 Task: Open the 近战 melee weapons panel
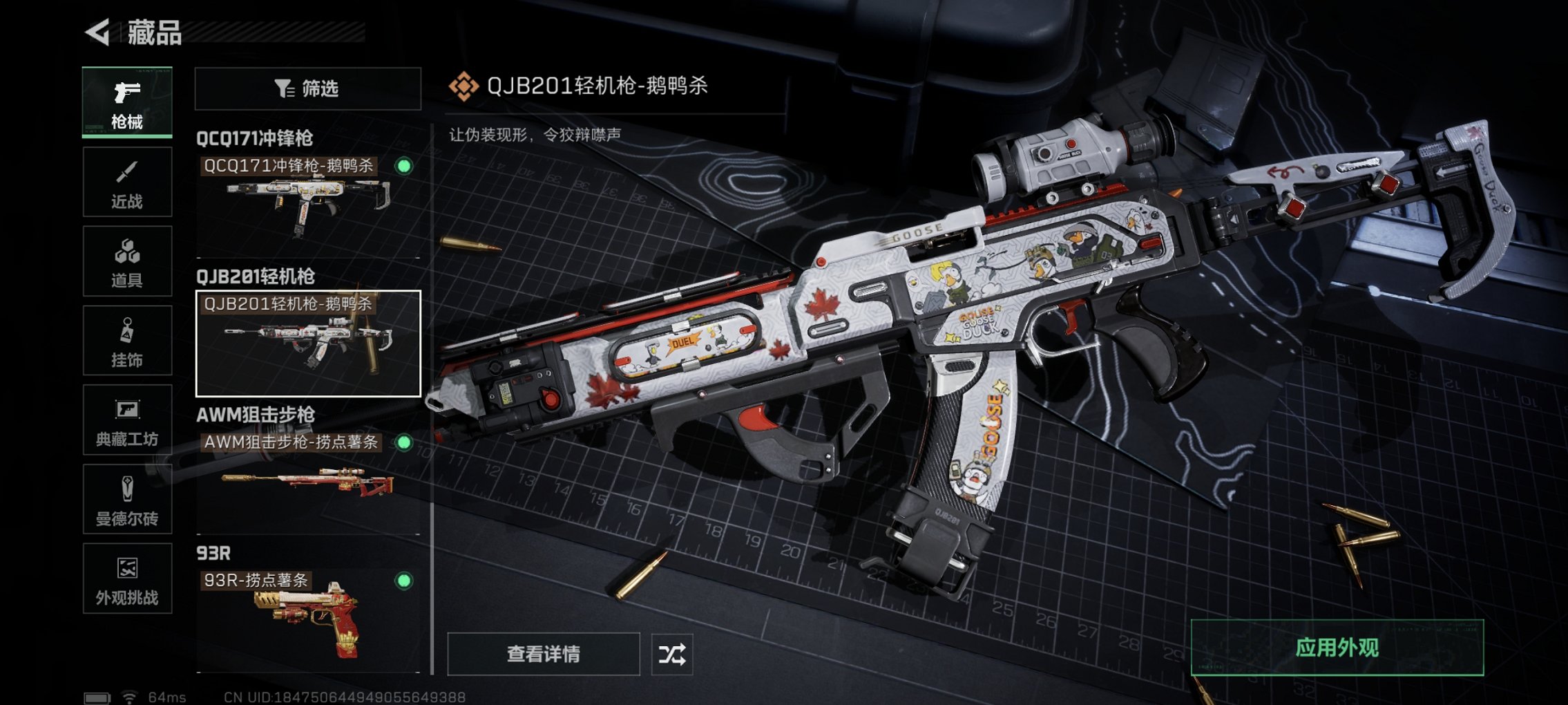[x=126, y=182]
